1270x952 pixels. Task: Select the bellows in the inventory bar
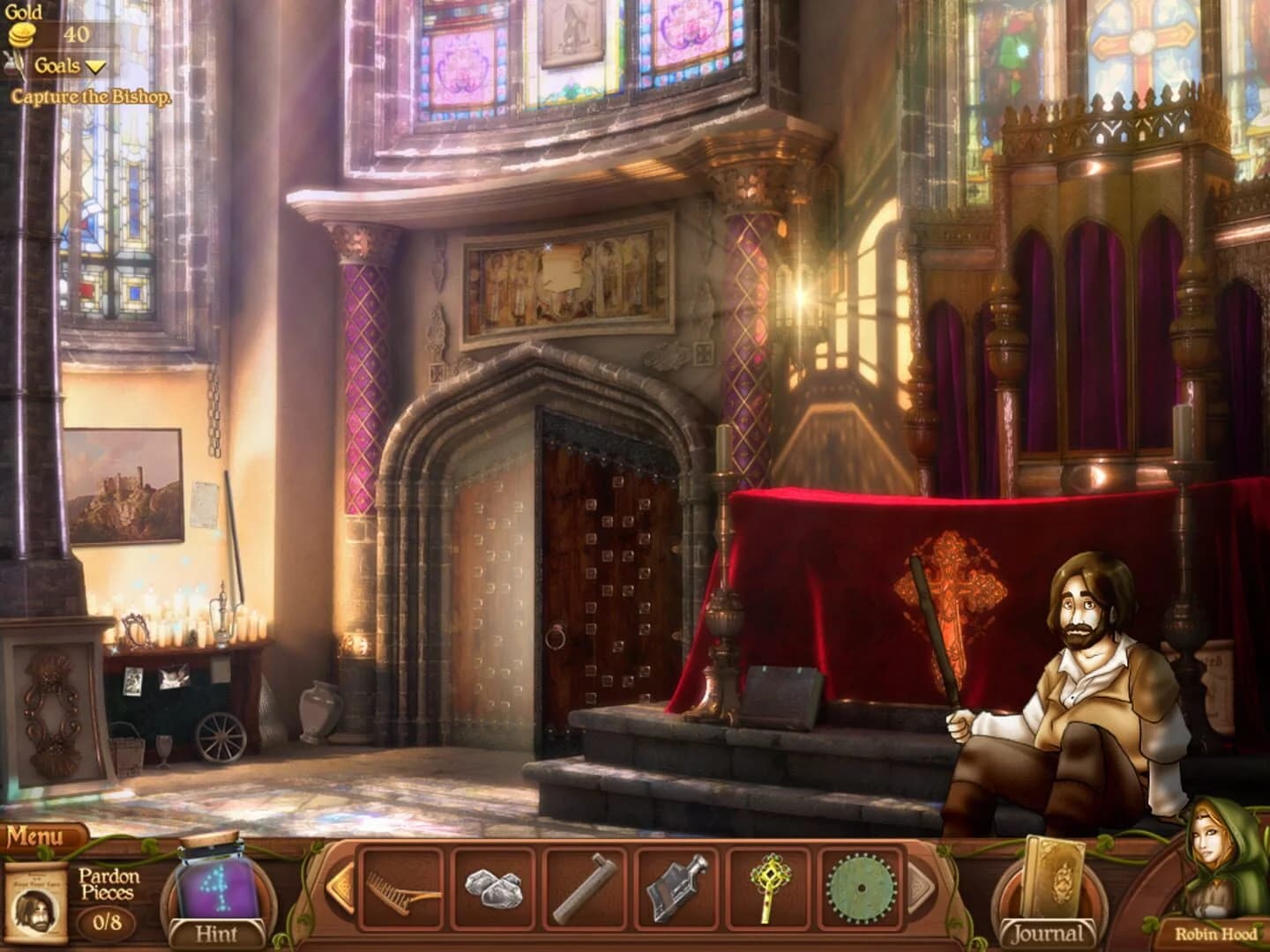[x=676, y=890]
